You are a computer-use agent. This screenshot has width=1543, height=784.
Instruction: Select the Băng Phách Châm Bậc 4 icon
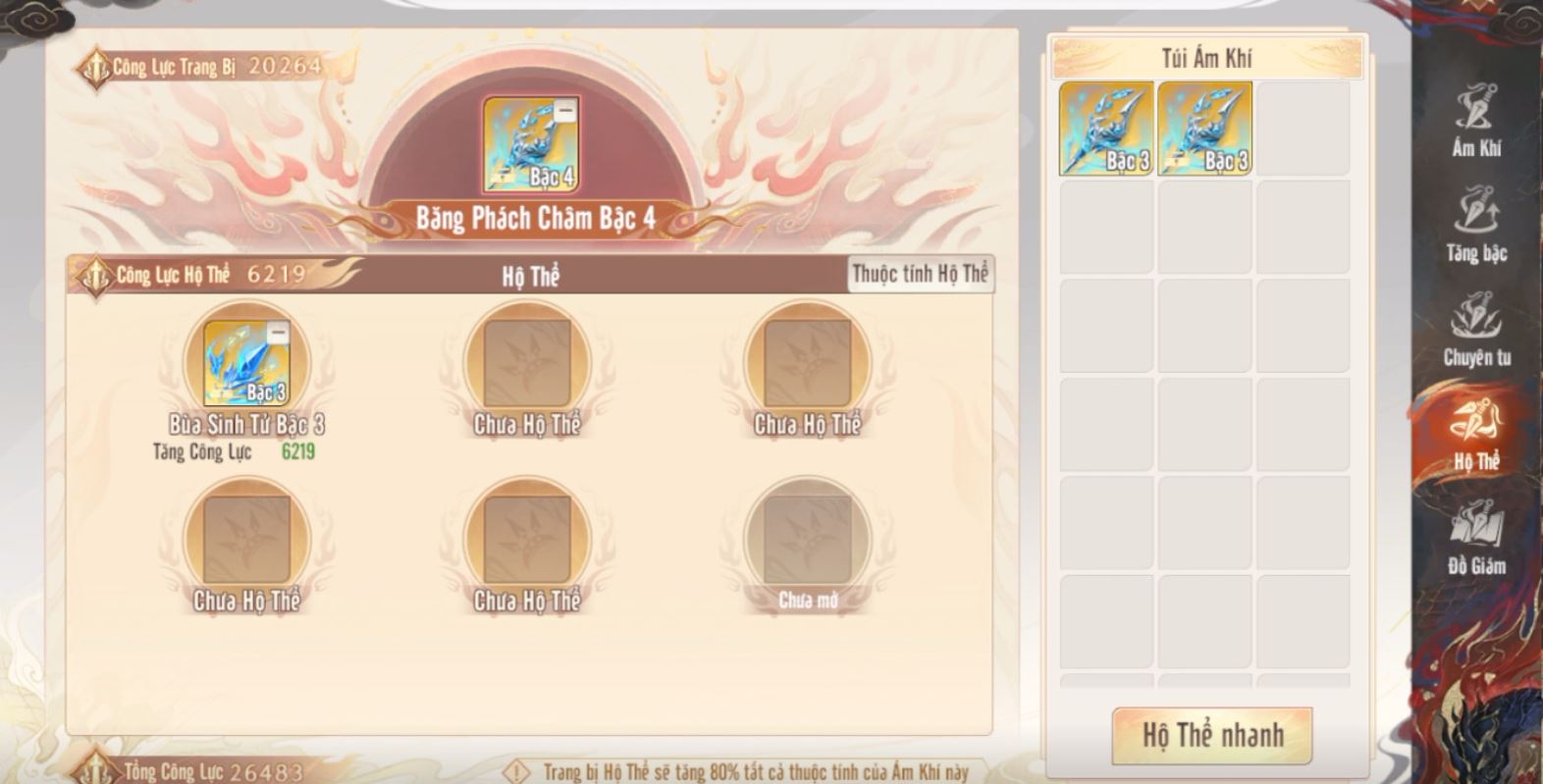530,145
